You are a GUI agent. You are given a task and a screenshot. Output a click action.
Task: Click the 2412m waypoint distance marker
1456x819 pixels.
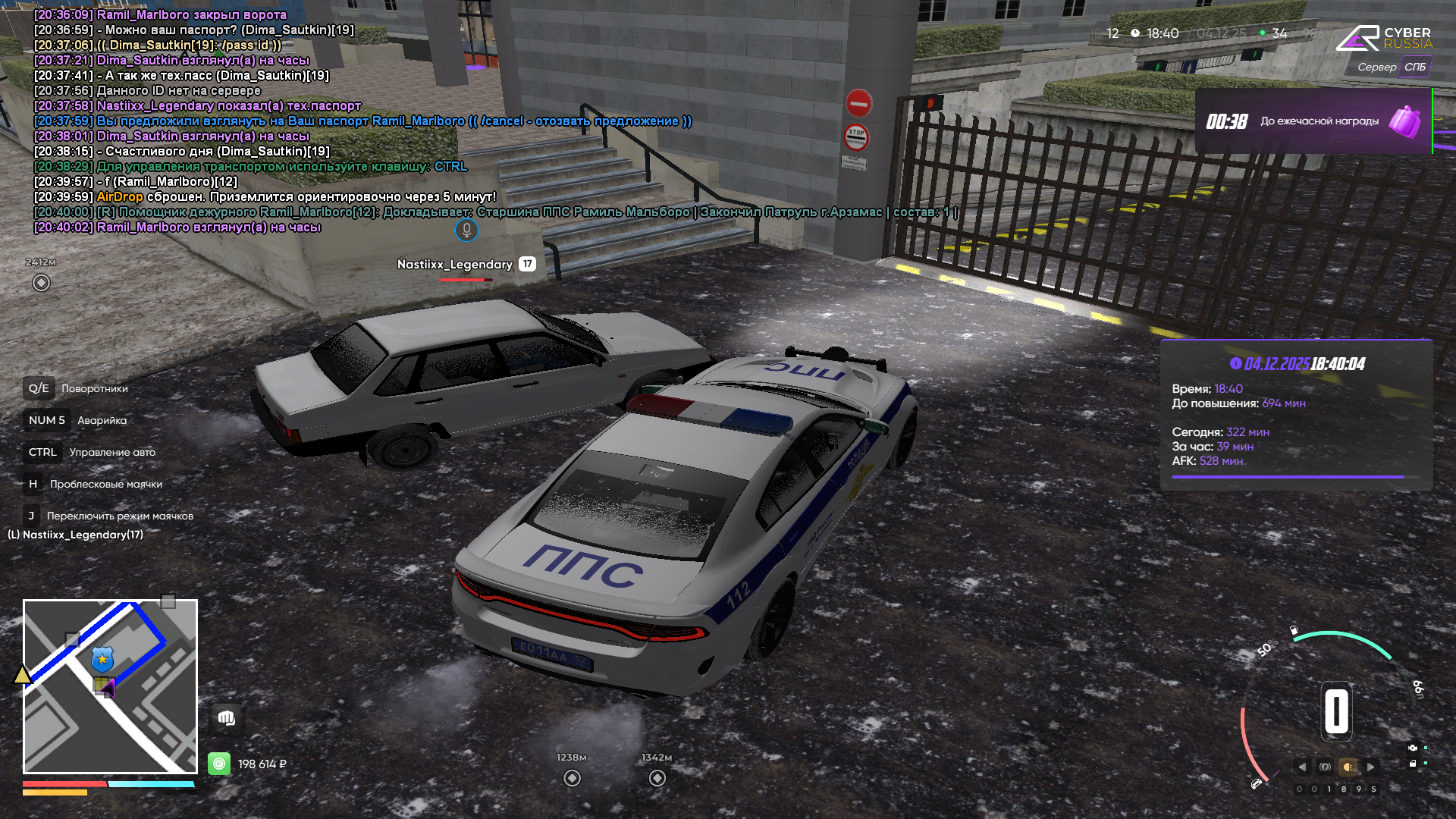coord(42,283)
